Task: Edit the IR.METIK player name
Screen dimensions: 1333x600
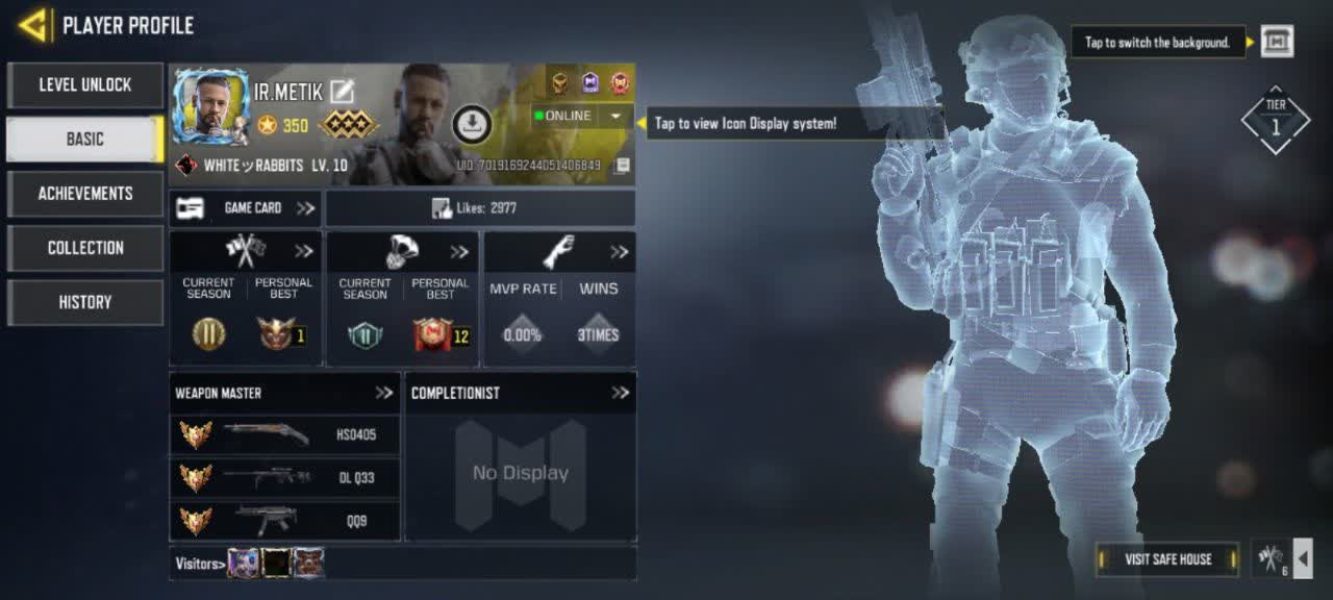Action: (343, 92)
